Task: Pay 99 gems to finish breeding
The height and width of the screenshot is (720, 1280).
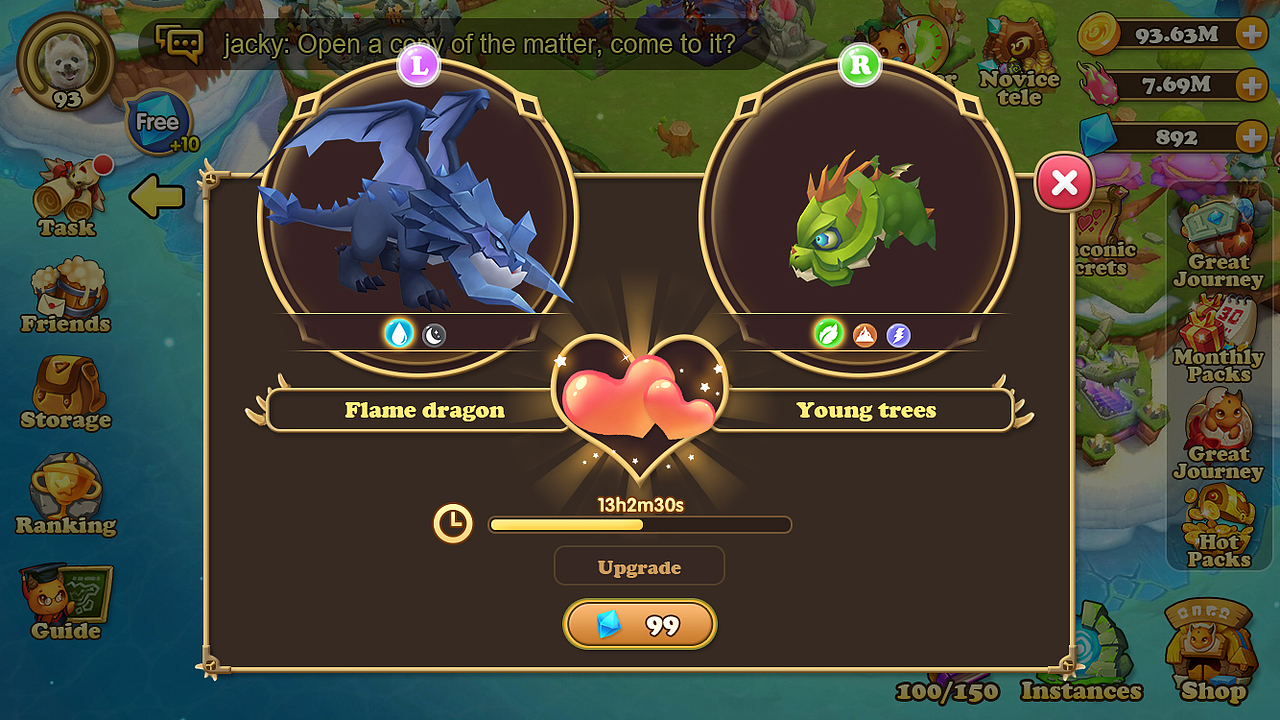Action: pyautogui.click(x=639, y=624)
